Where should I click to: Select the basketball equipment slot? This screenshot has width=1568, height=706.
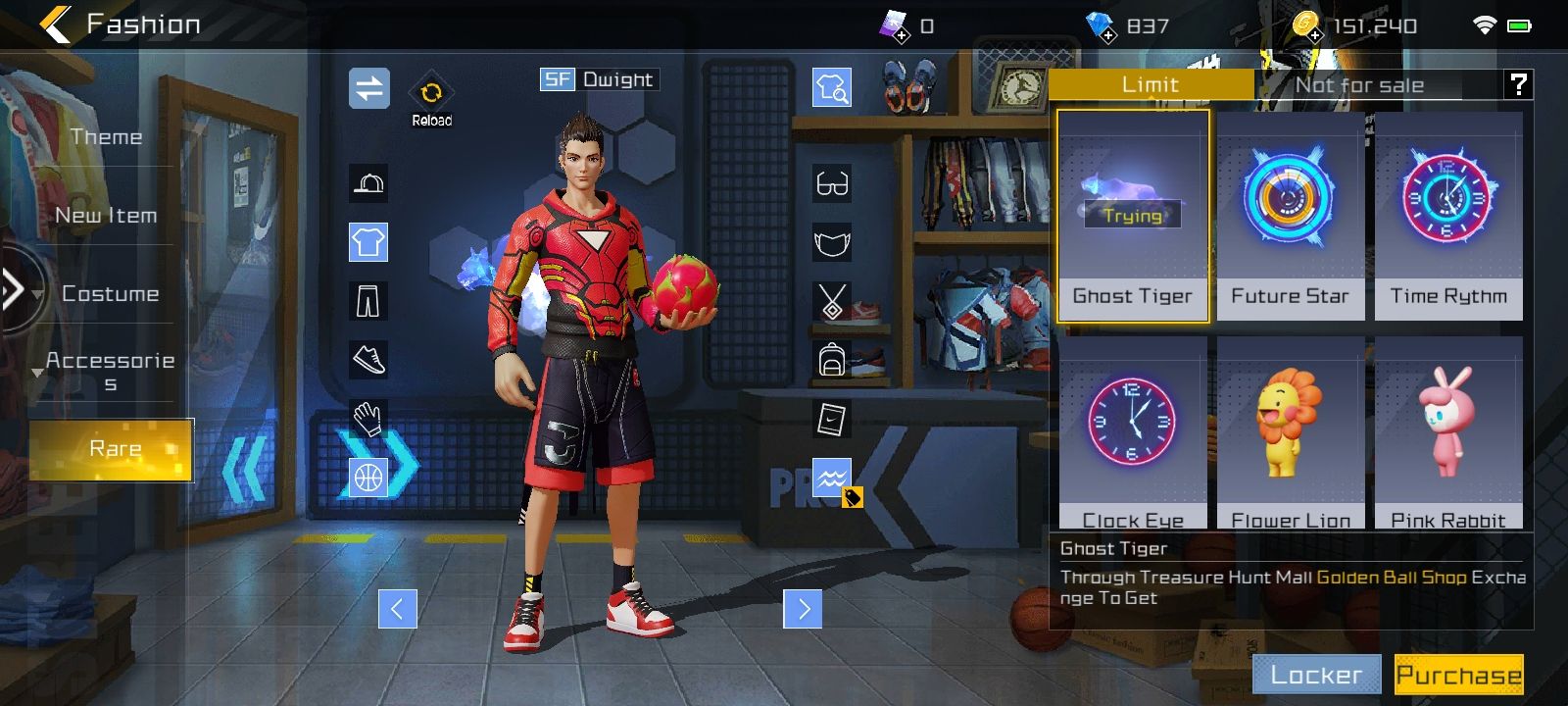click(x=368, y=478)
